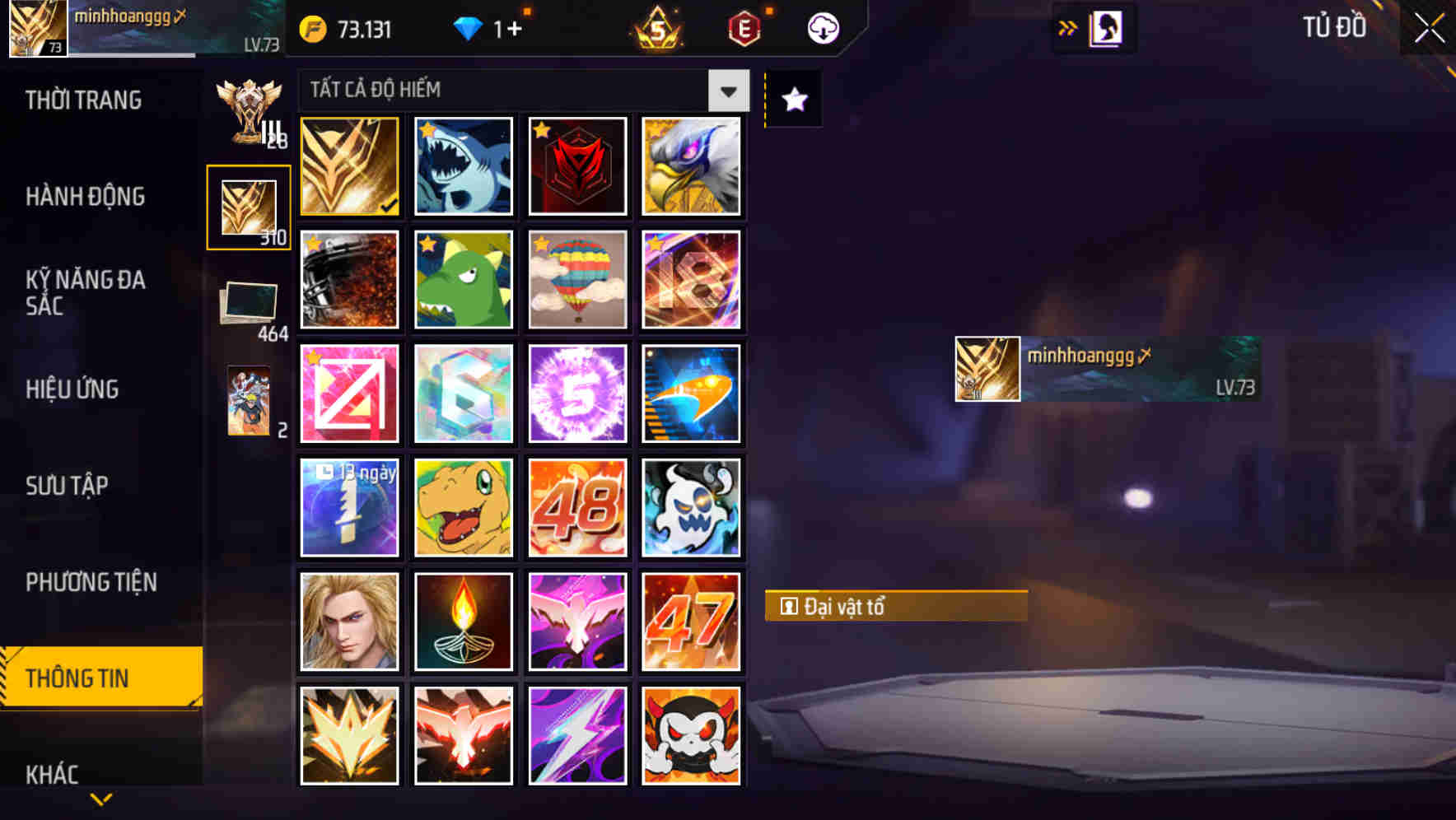Click the demon skull avatar in bottom row
The height and width of the screenshot is (820, 1456).
pos(692,735)
